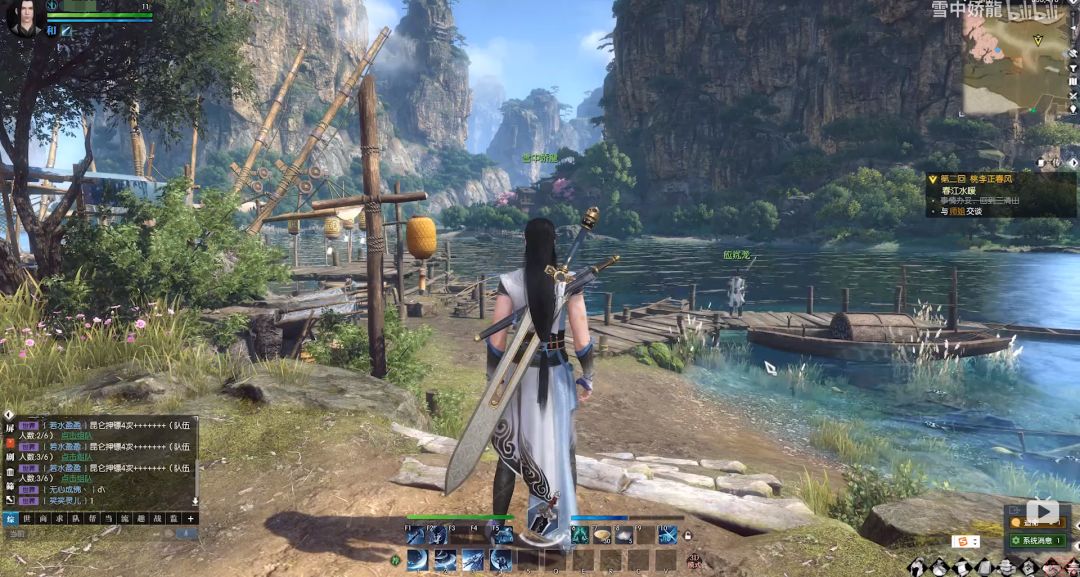1080x577 pixels.
Task: Activate the F1 skill icon
Action: click(415, 536)
